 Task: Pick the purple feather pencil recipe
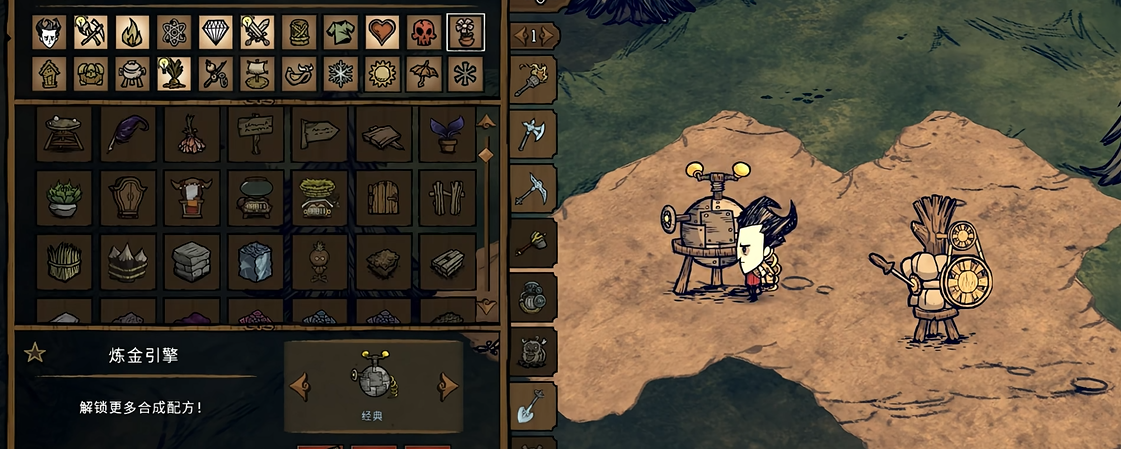(x=128, y=134)
